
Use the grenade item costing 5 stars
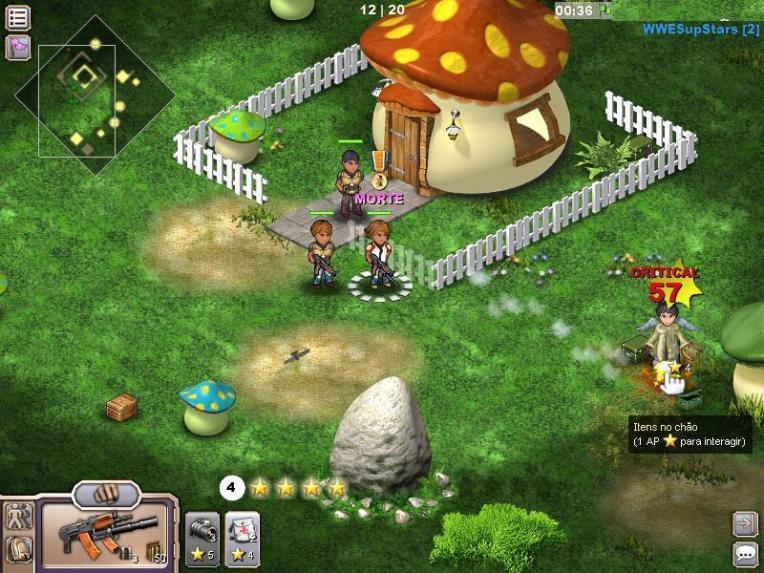[201, 538]
